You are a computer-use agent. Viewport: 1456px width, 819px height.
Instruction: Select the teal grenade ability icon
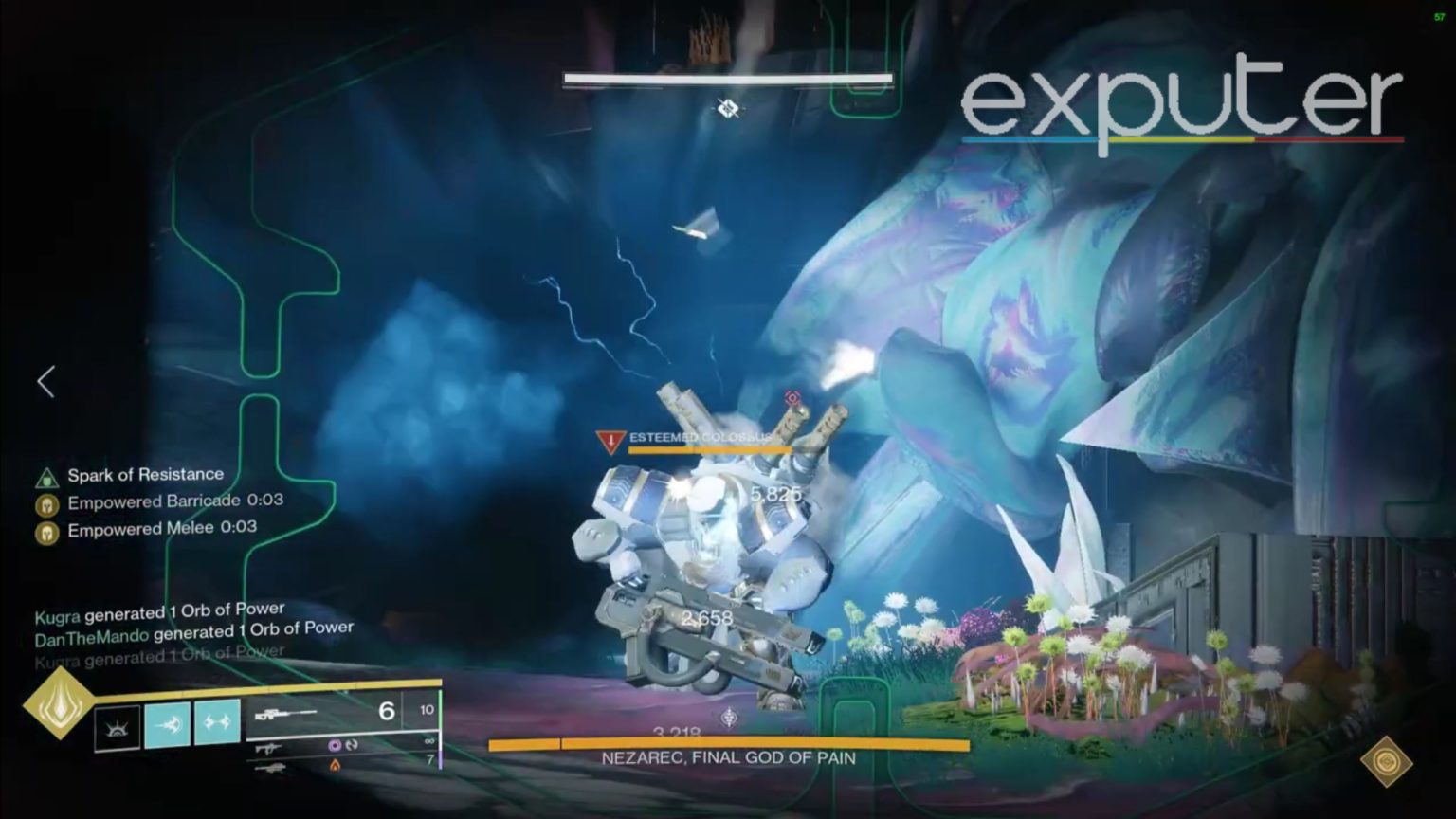click(x=166, y=722)
